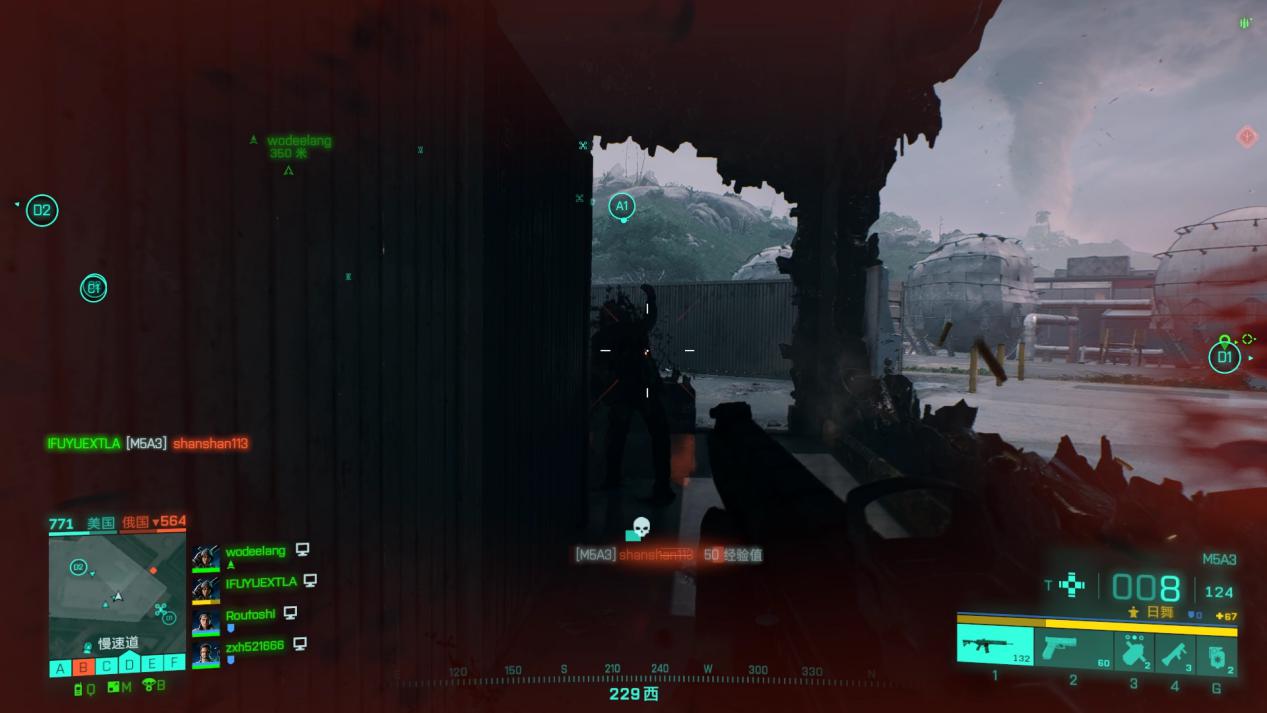Click the A1 objective marker
This screenshot has height=713, width=1267.
(x=621, y=207)
